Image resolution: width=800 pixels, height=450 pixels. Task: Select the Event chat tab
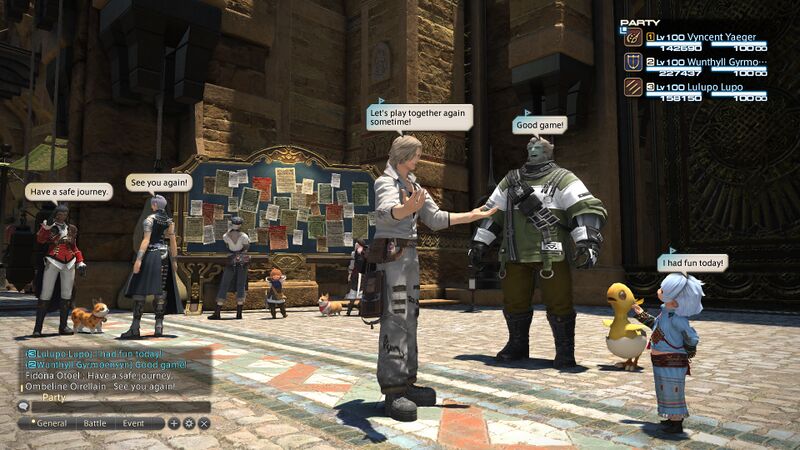134,423
